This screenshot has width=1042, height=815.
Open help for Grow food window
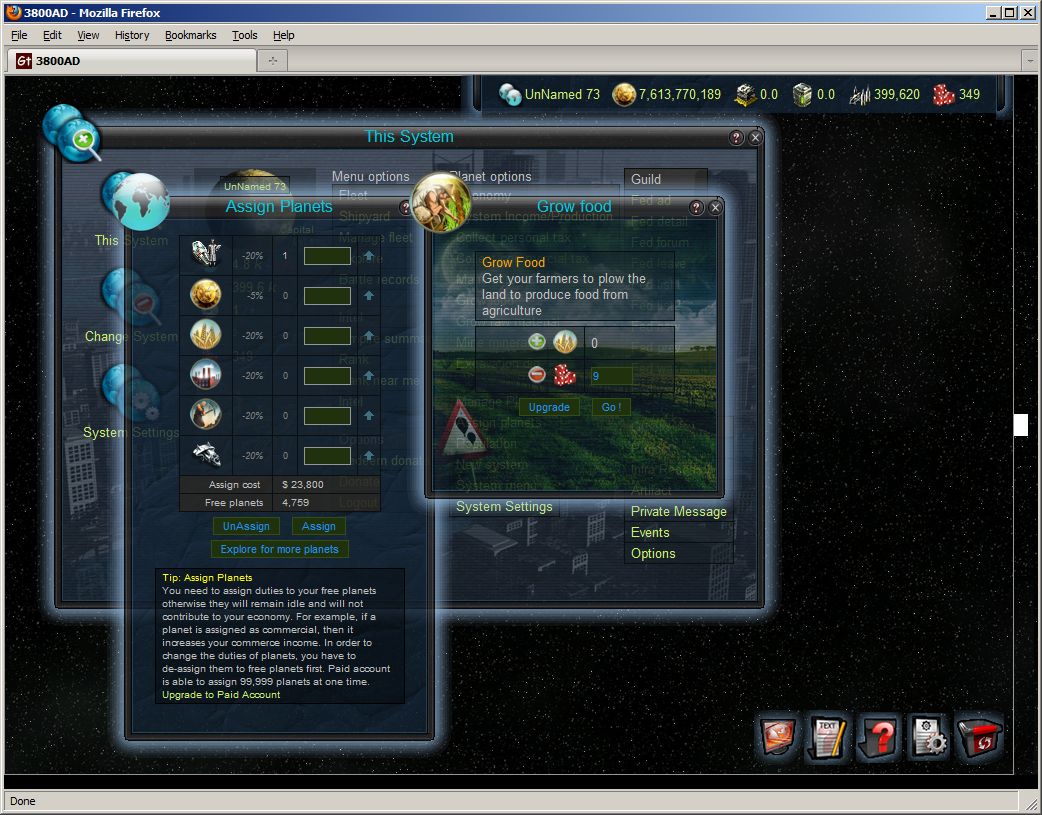pyautogui.click(x=697, y=208)
